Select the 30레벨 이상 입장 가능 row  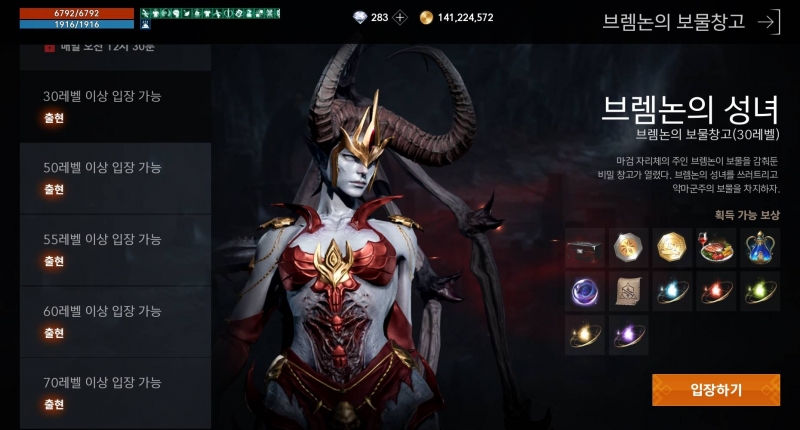click(x=115, y=106)
